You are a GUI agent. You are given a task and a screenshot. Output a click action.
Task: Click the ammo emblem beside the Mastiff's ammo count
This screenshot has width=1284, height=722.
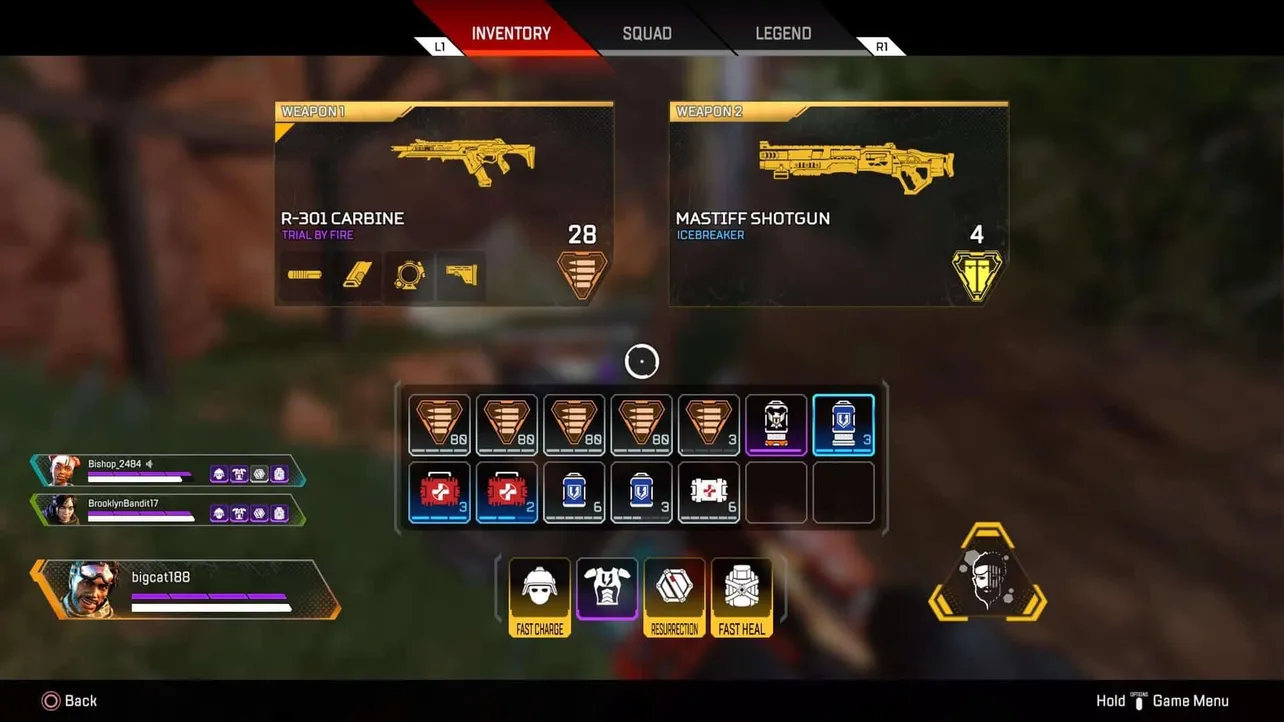click(977, 275)
